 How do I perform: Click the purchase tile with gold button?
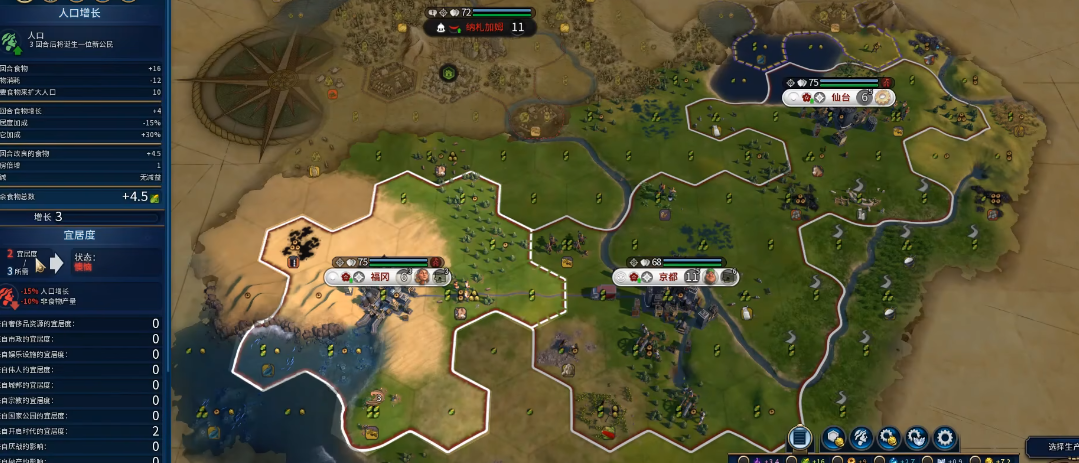(833, 437)
